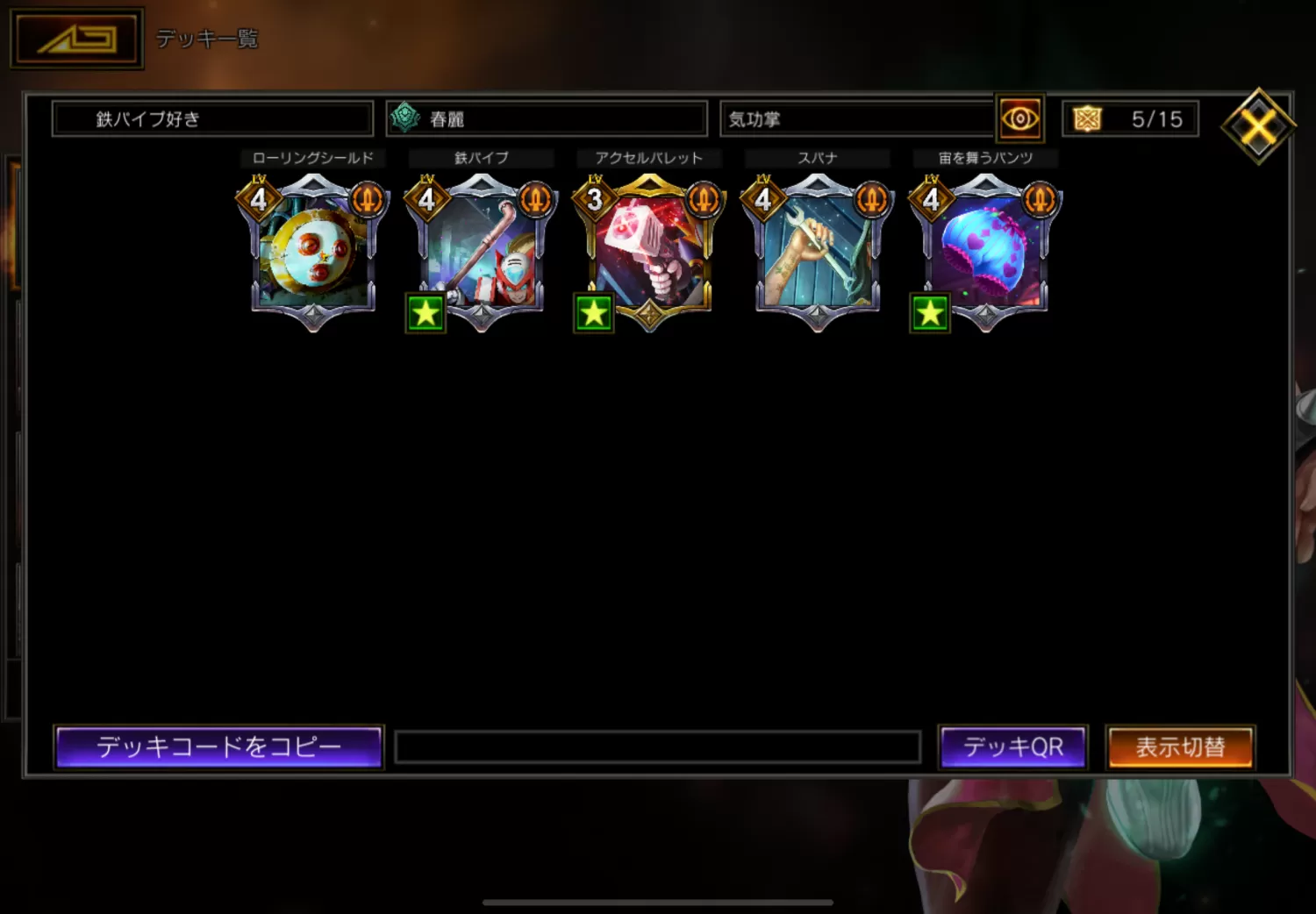The image size is (1316, 914).
Task: Copy the deck code with デッキコードをコピー
Action: 218,747
